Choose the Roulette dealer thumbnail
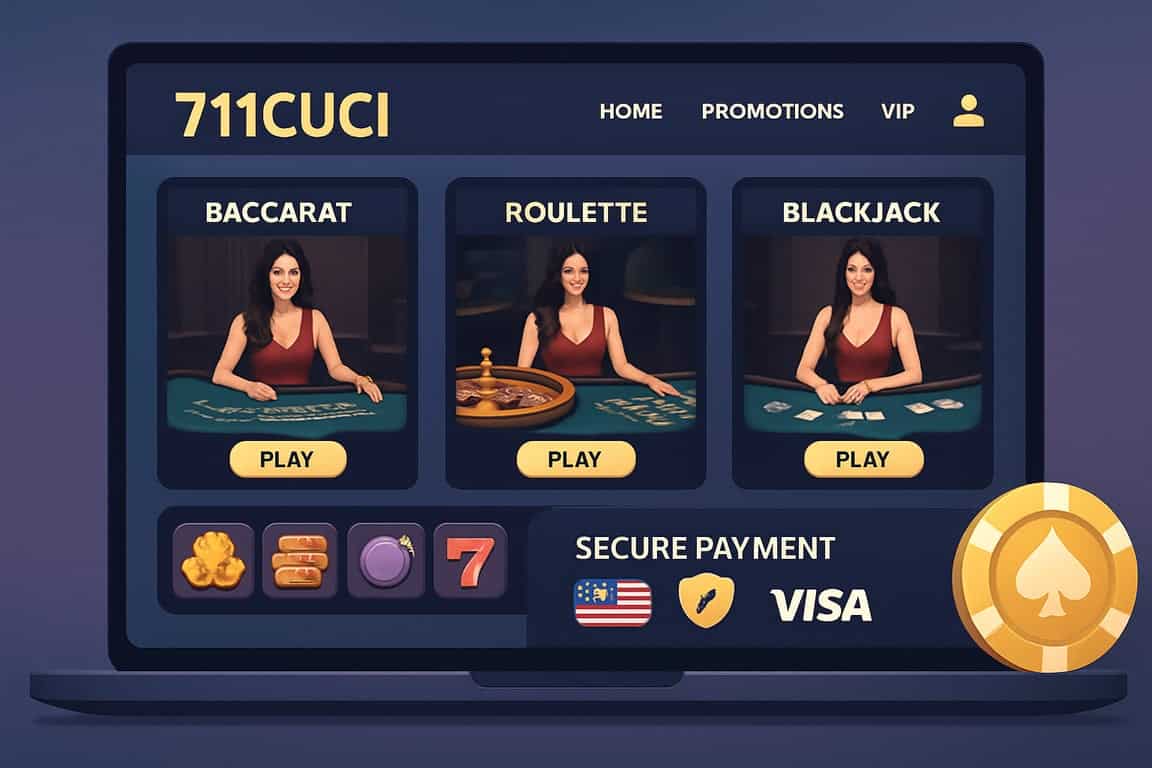Image resolution: width=1152 pixels, height=768 pixels. click(x=575, y=334)
